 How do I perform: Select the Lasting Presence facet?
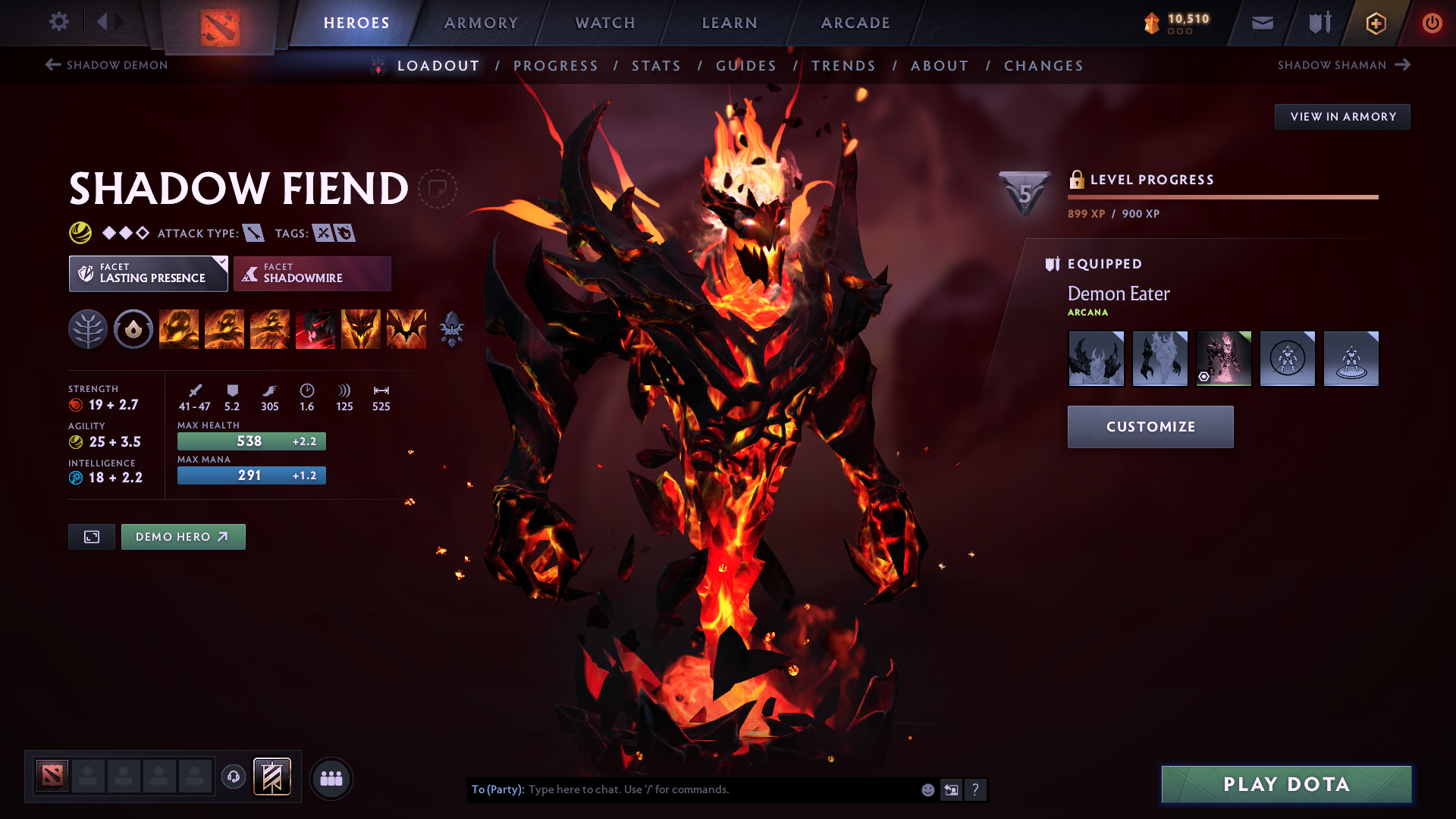tap(148, 273)
